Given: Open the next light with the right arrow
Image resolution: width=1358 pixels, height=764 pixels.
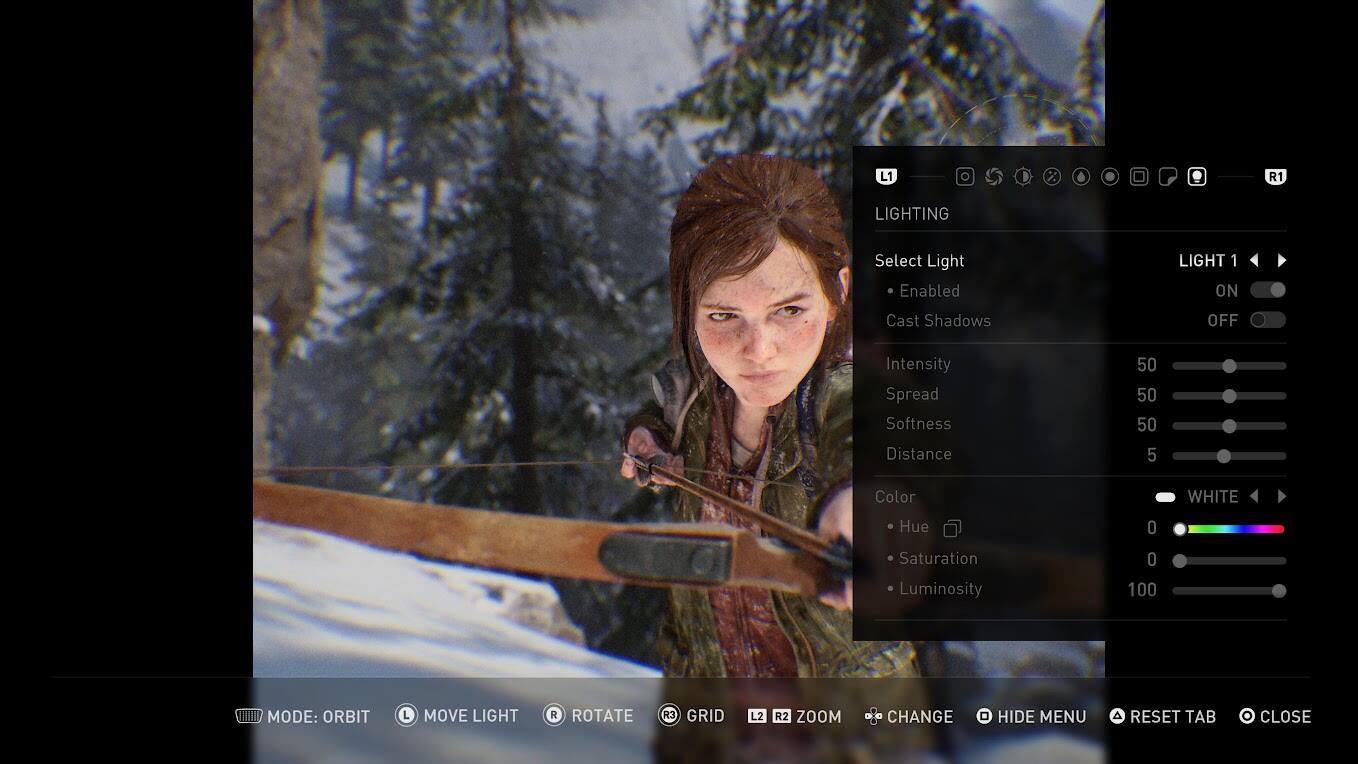Looking at the screenshot, I should pyautogui.click(x=1283, y=260).
